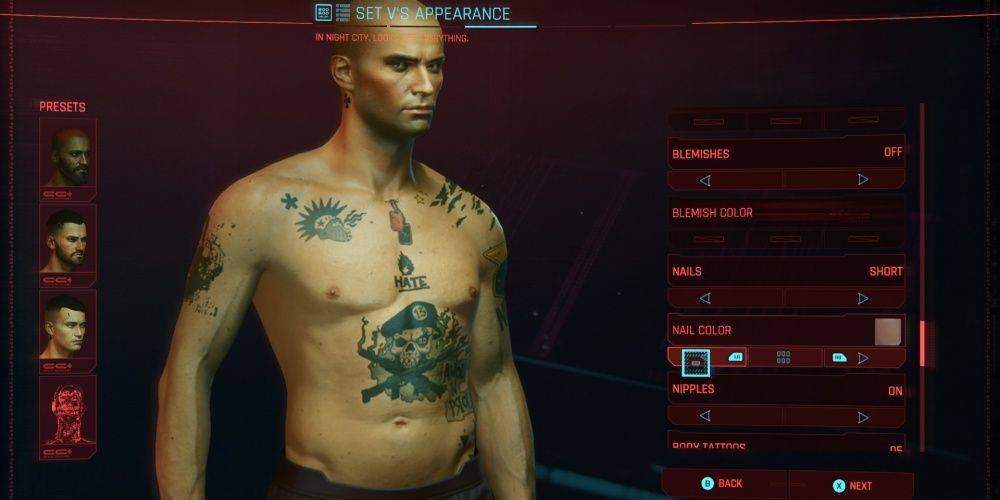The width and height of the screenshot is (1000, 500).
Task: Change Nails to the next style
Action: (x=863, y=298)
